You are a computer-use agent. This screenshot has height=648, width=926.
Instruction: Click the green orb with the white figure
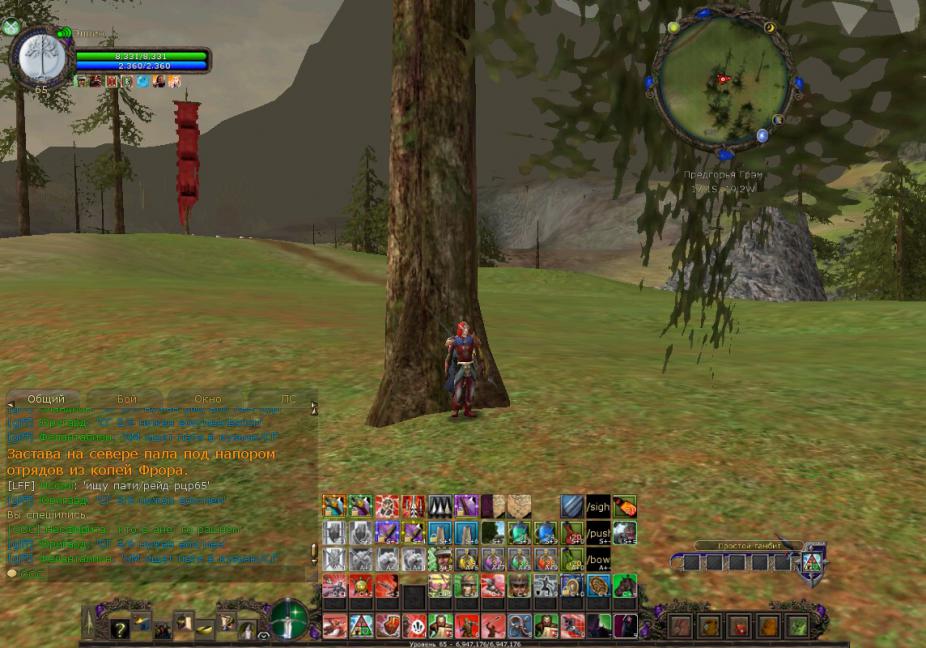pos(289,619)
